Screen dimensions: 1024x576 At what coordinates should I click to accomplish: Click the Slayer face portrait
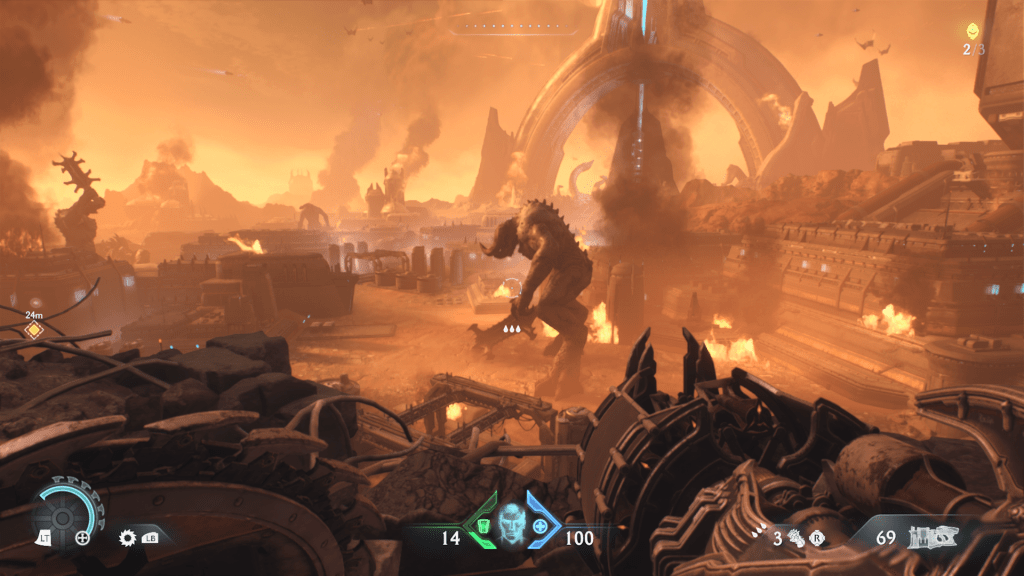[x=511, y=523]
